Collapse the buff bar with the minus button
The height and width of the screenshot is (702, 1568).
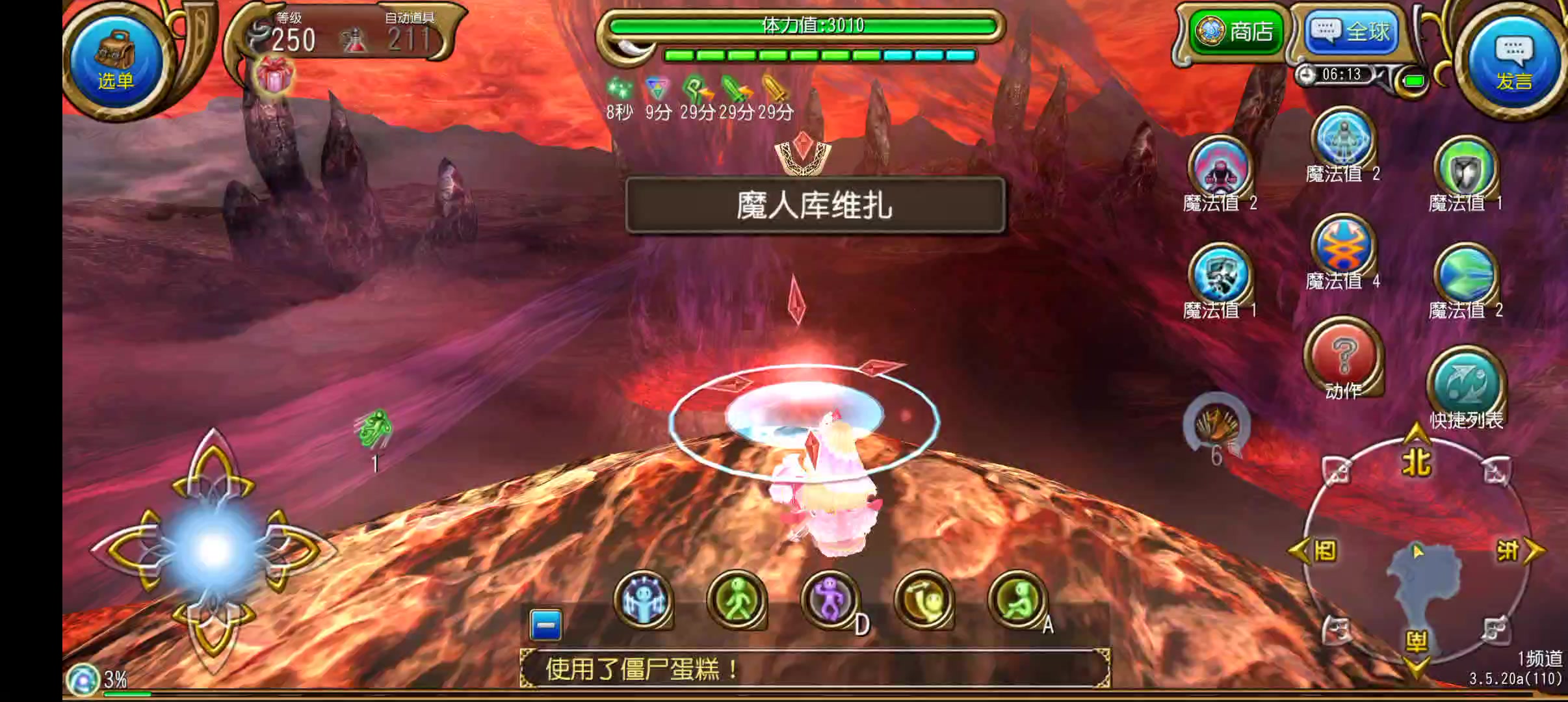coord(546,622)
